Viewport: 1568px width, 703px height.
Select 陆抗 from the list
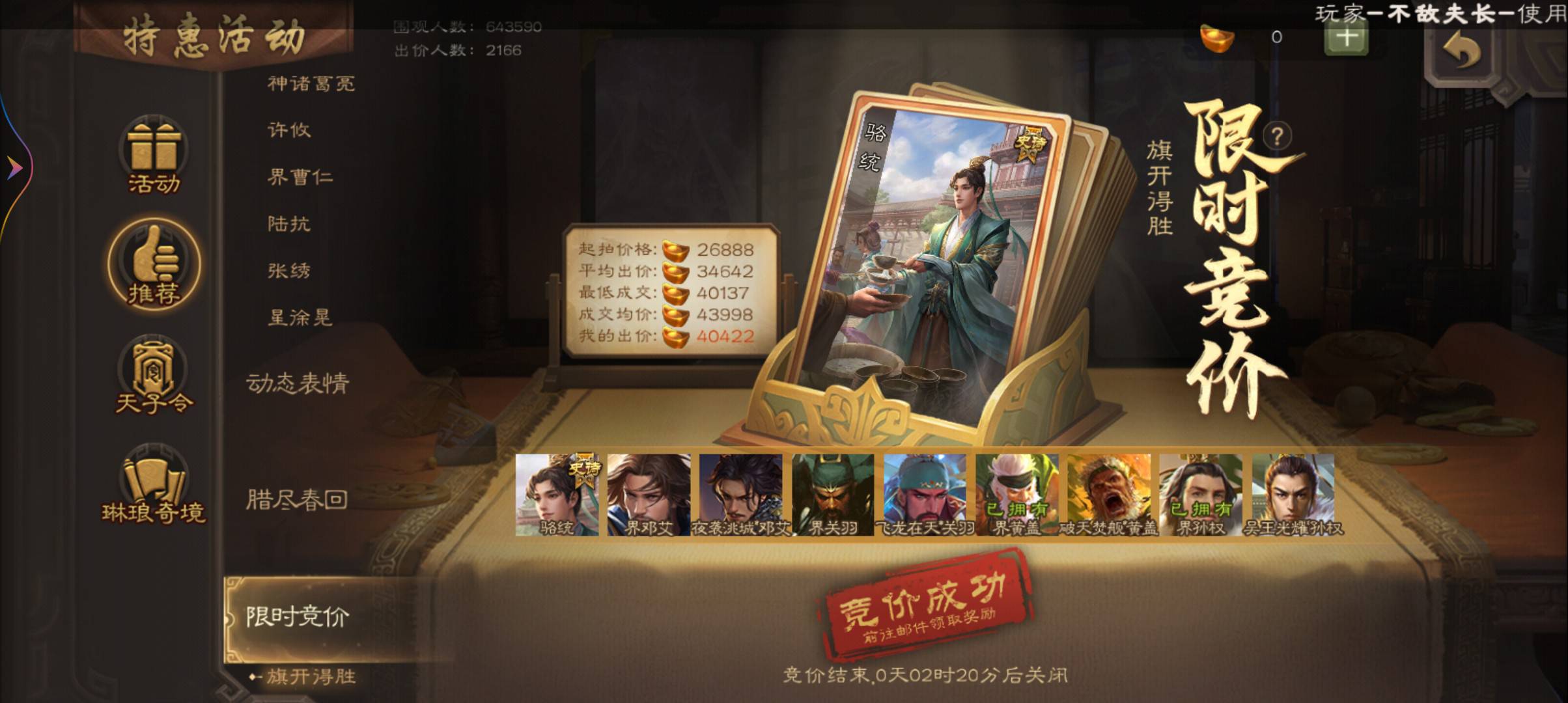[289, 224]
